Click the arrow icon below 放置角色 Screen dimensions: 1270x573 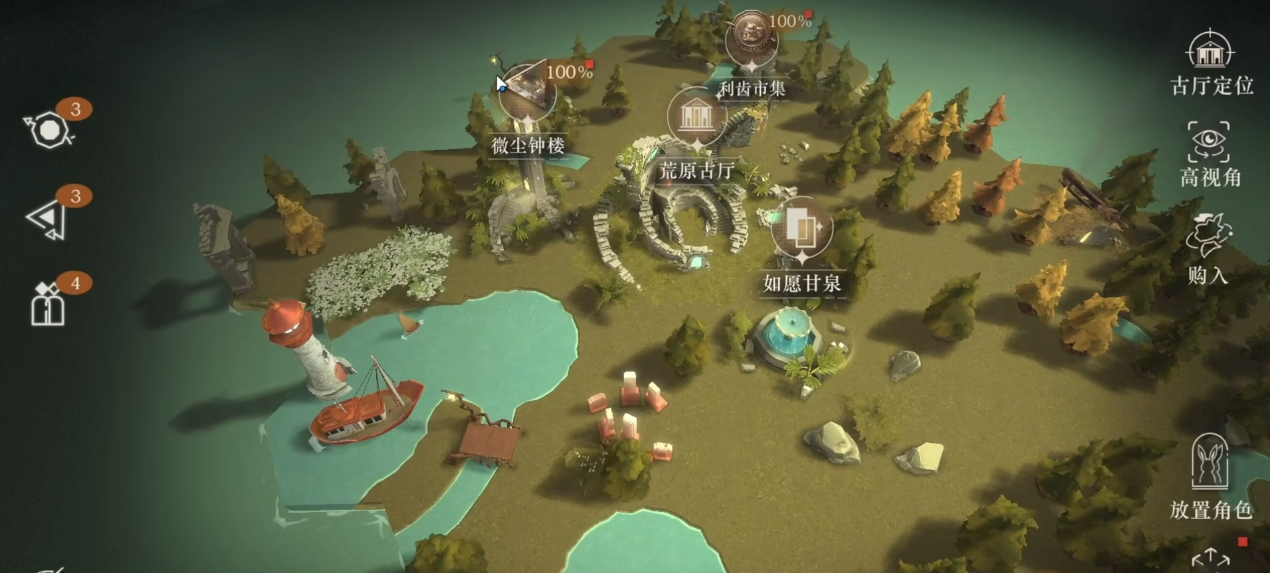tap(1210, 558)
